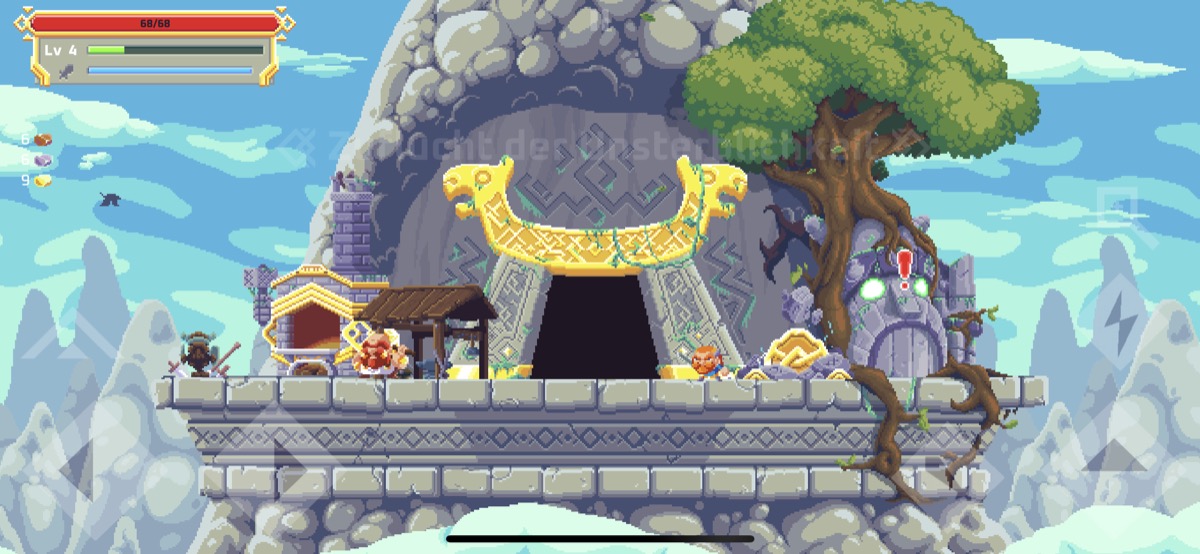Tap the left arrow movement button
This screenshot has height=554, width=1200.
coord(75,466)
